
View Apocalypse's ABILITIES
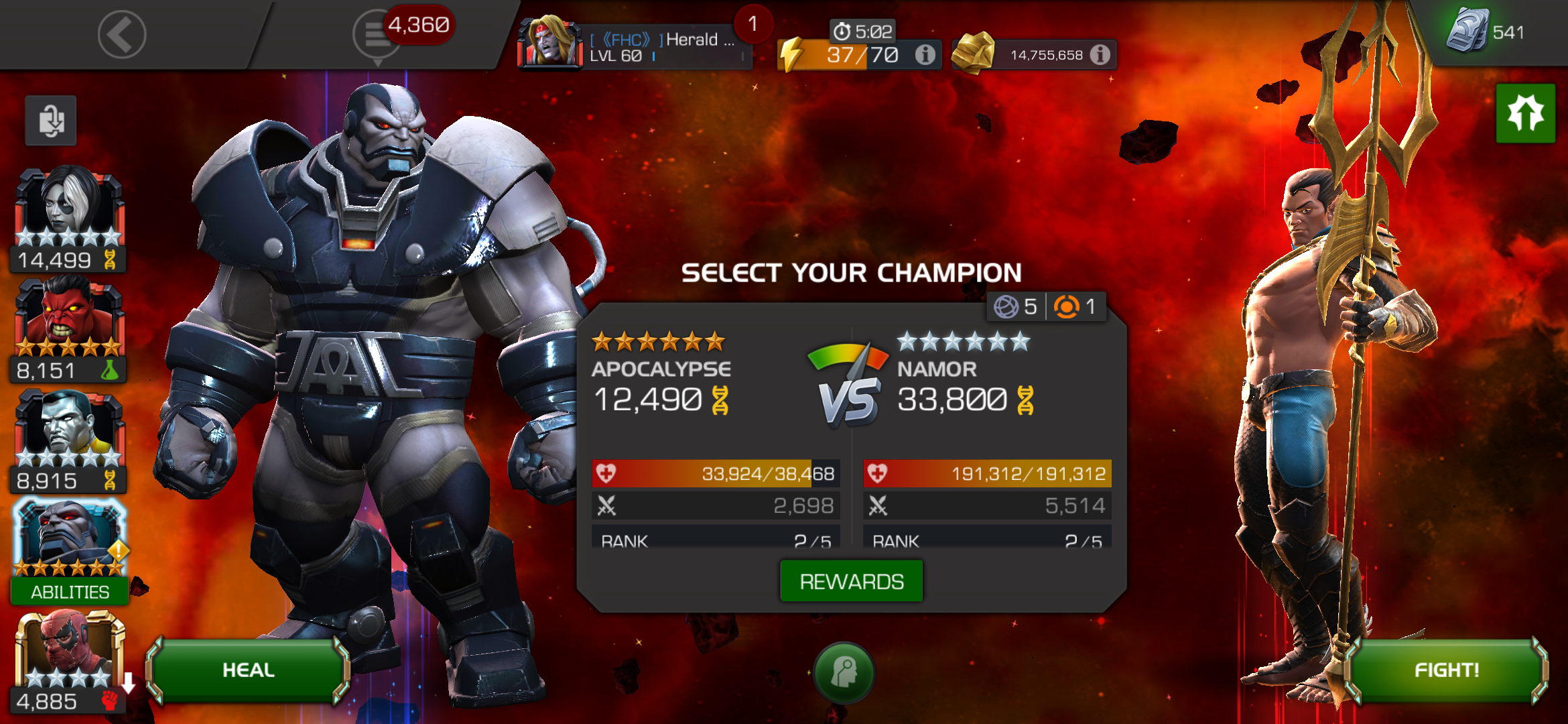(x=70, y=592)
